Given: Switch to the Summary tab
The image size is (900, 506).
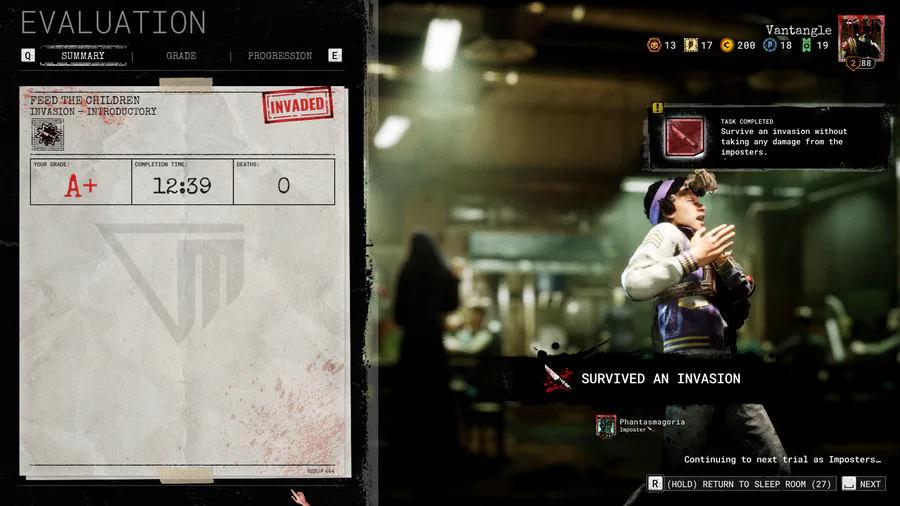Looking at the screenshot, I should [x=83, y=56].
